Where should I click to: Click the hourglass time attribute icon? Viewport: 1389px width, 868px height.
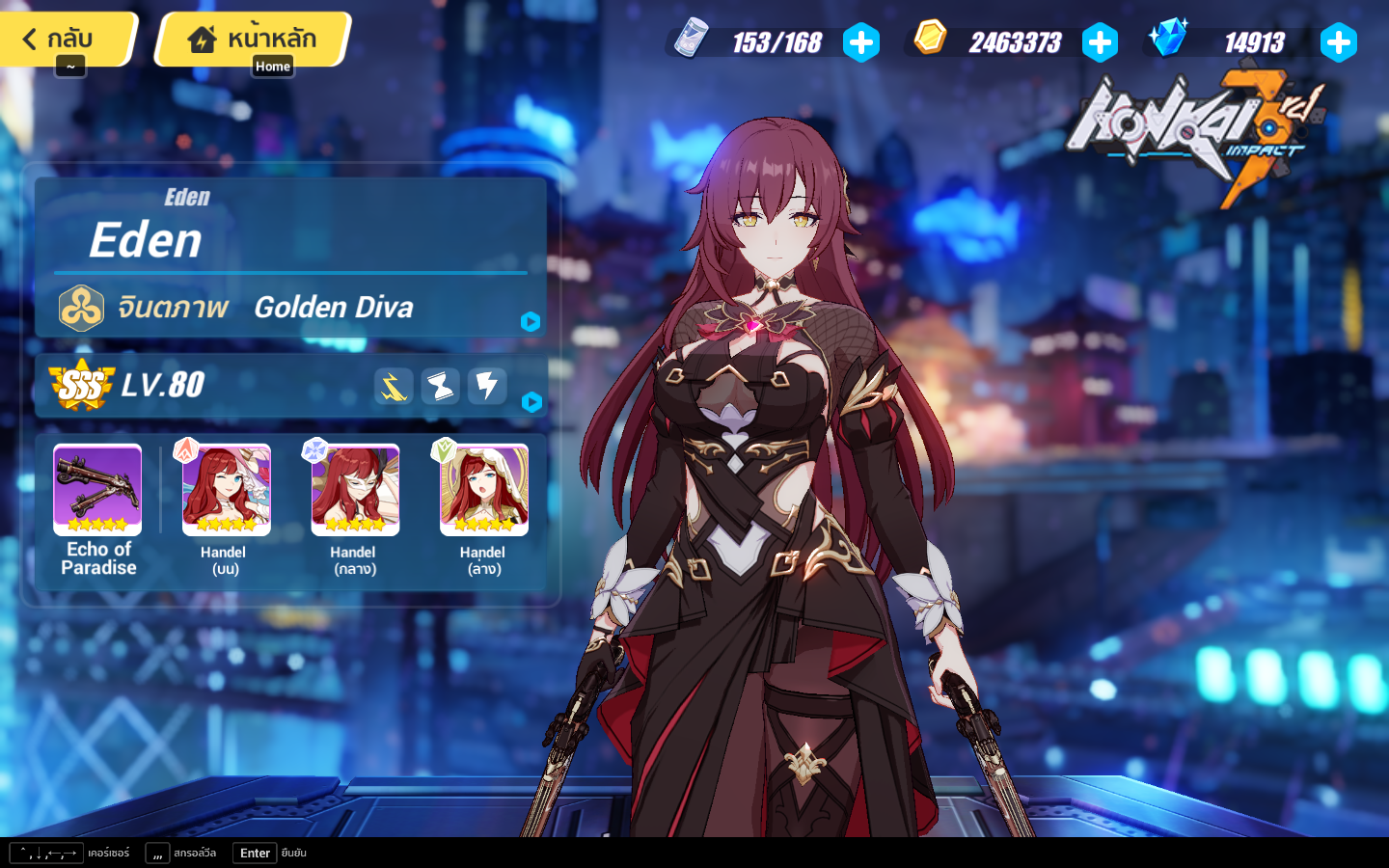[x=440, y=386]
